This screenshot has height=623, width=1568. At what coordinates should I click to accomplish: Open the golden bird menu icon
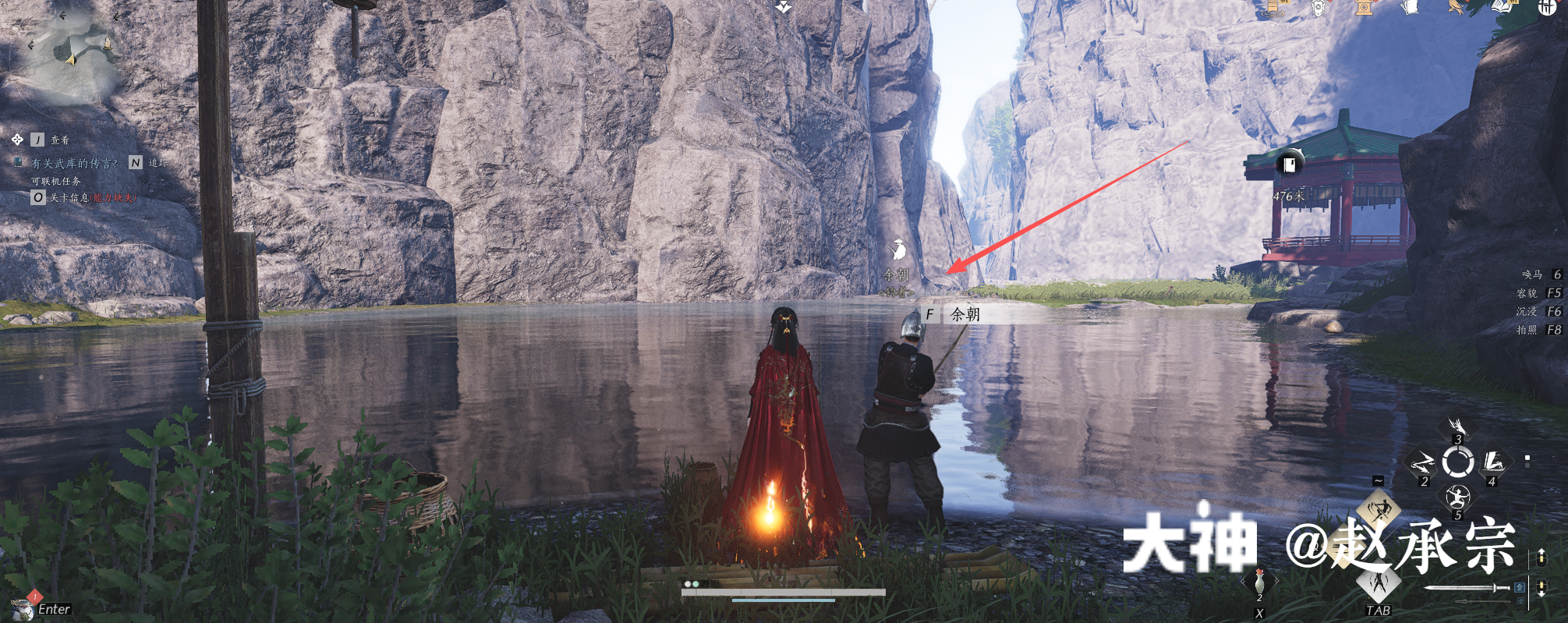click(x=1455, y=8)
